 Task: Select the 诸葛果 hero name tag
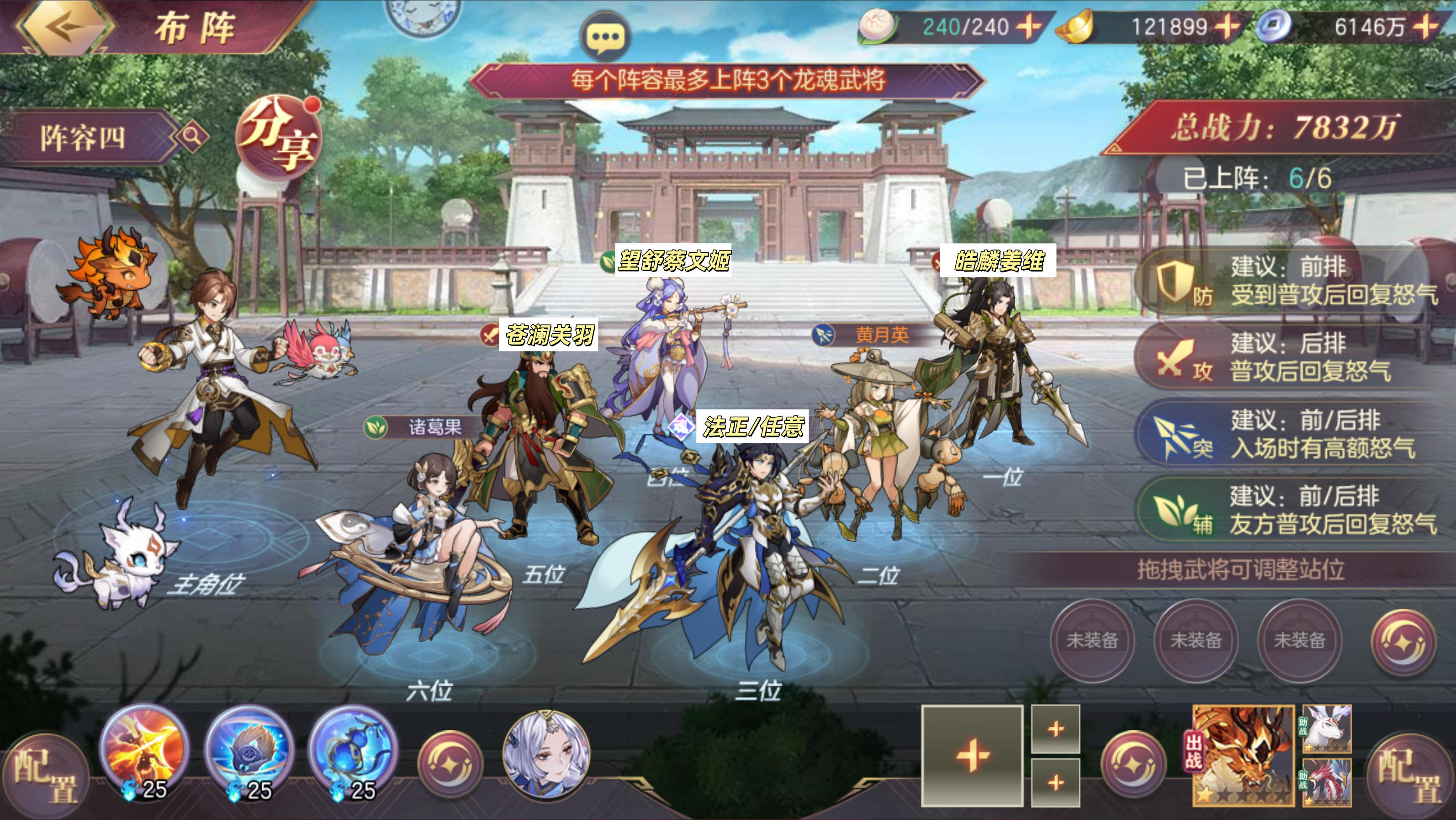pyautogui.click(x=421, y=427)
